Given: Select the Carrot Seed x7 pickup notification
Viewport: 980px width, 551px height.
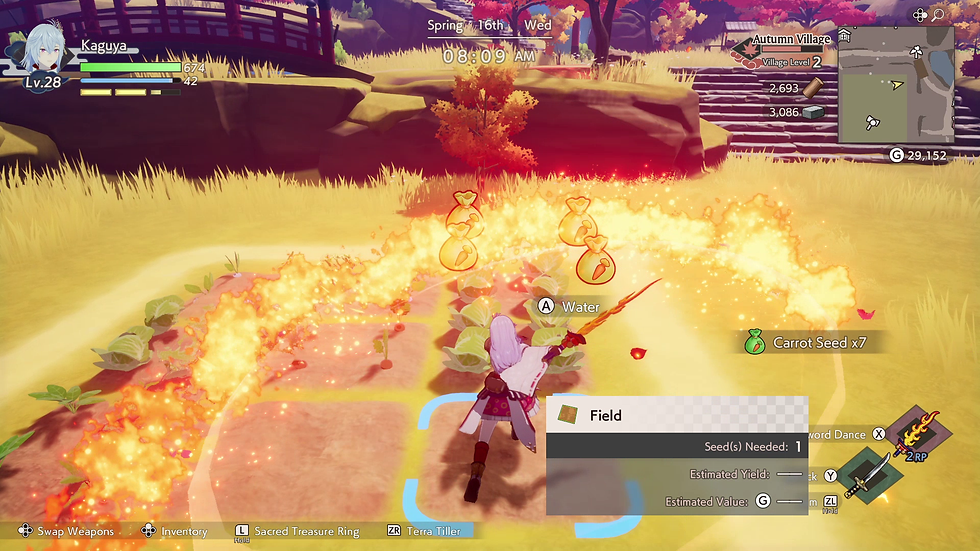Looking at the screenshot, I should coord(811,343).
